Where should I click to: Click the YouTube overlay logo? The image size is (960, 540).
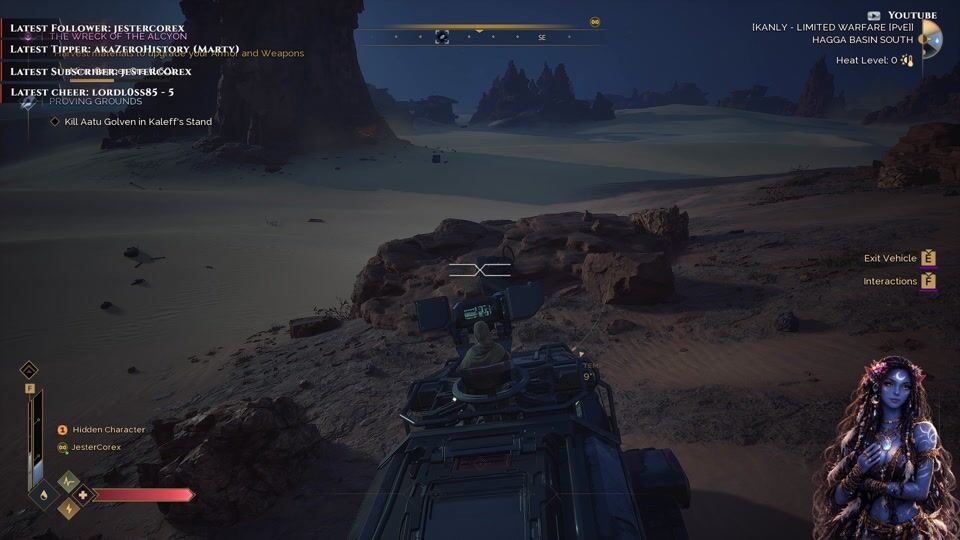click(x=873, y=15)
